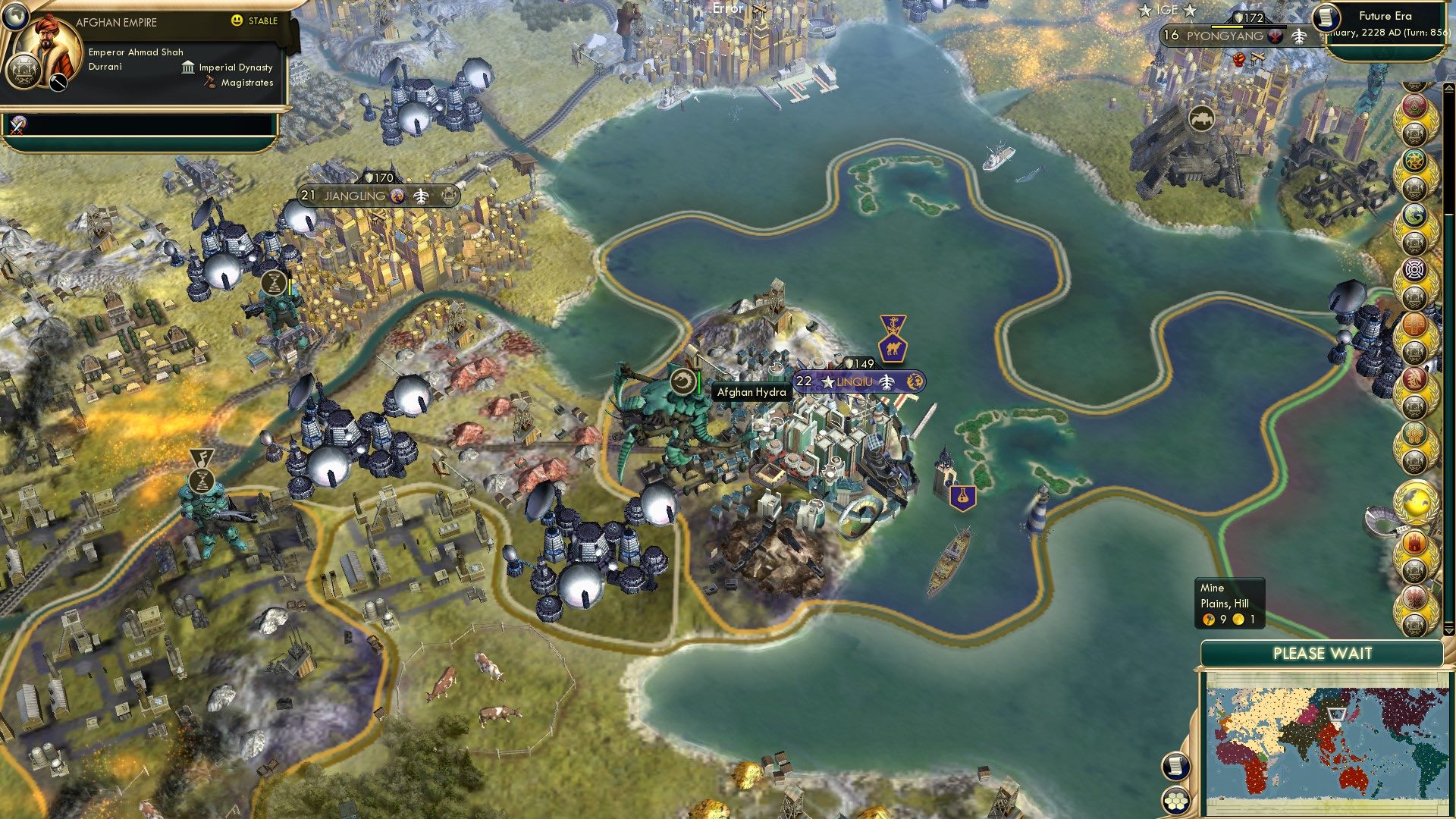Click the aircraft icon on the Linqiu city banner

886,381
